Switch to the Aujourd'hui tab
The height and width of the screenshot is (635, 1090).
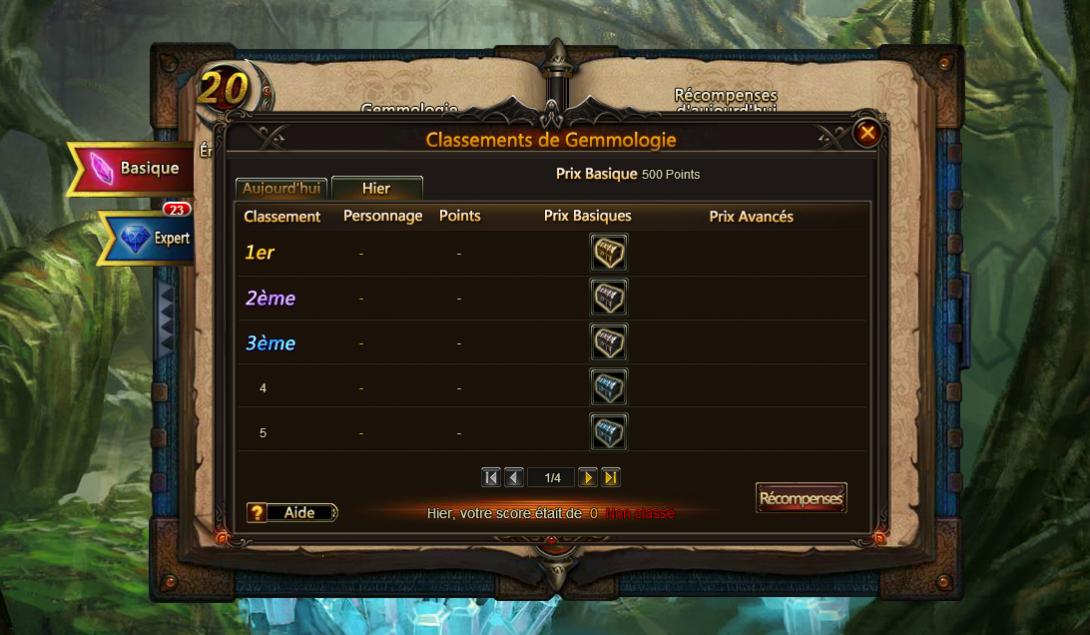click(x=280, y=188)
